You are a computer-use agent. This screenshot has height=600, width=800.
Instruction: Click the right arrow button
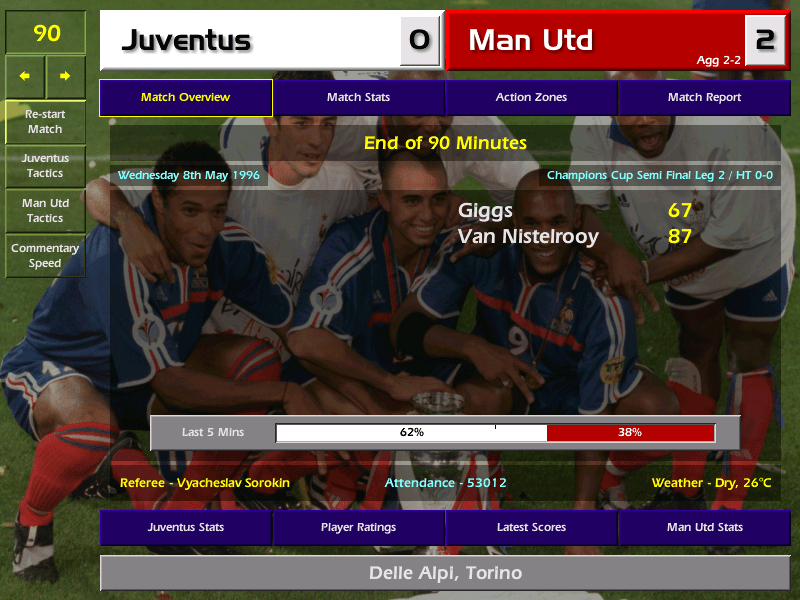coord(66,76)
